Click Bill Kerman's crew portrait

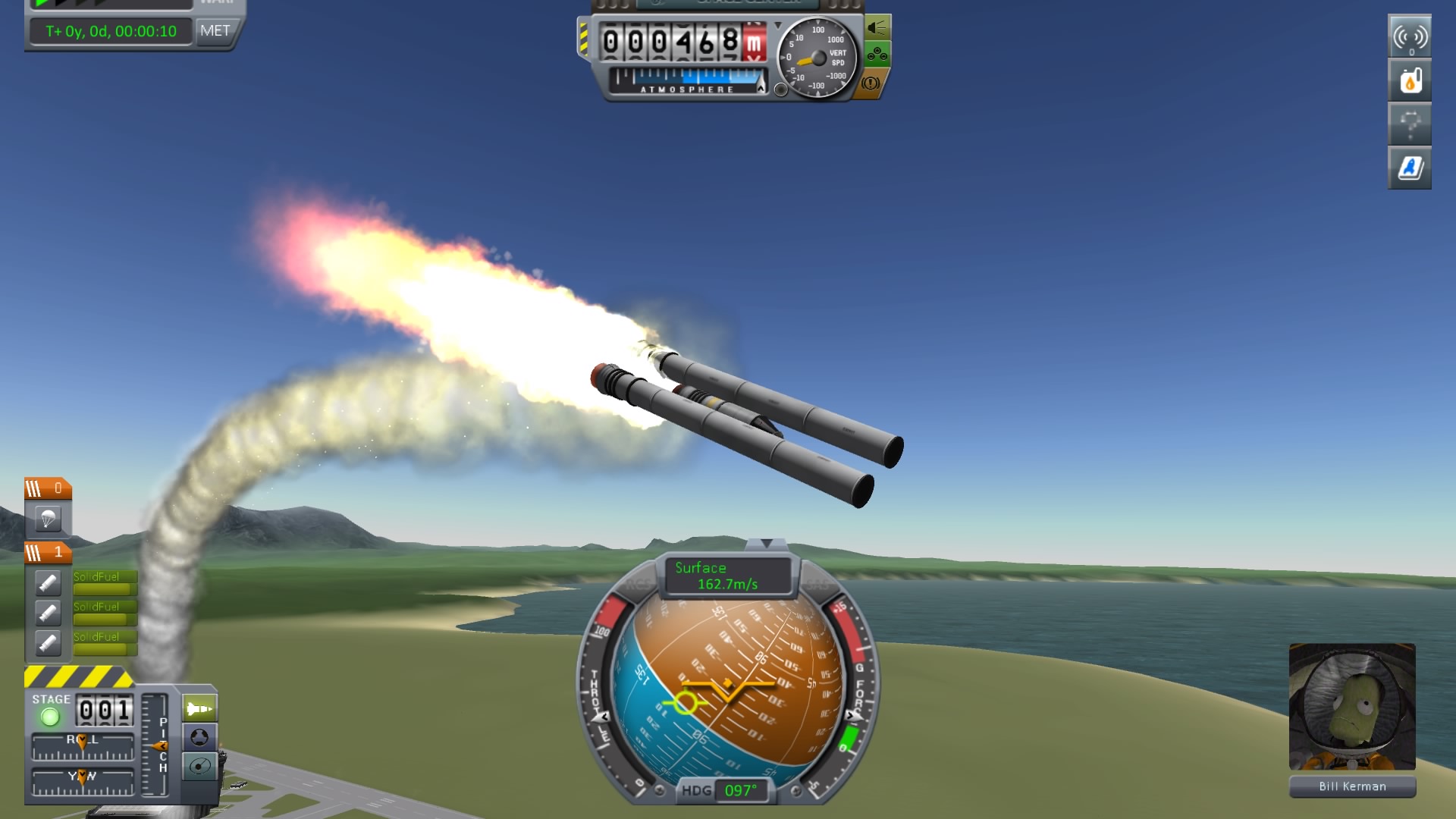point(1352,707)
